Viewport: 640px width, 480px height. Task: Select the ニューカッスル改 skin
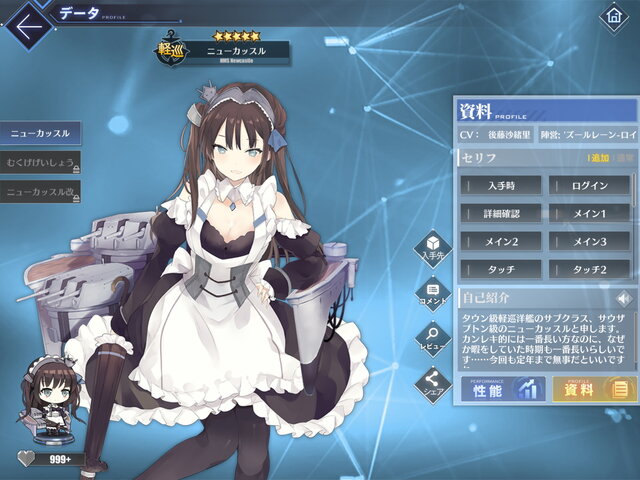(40, 190)
